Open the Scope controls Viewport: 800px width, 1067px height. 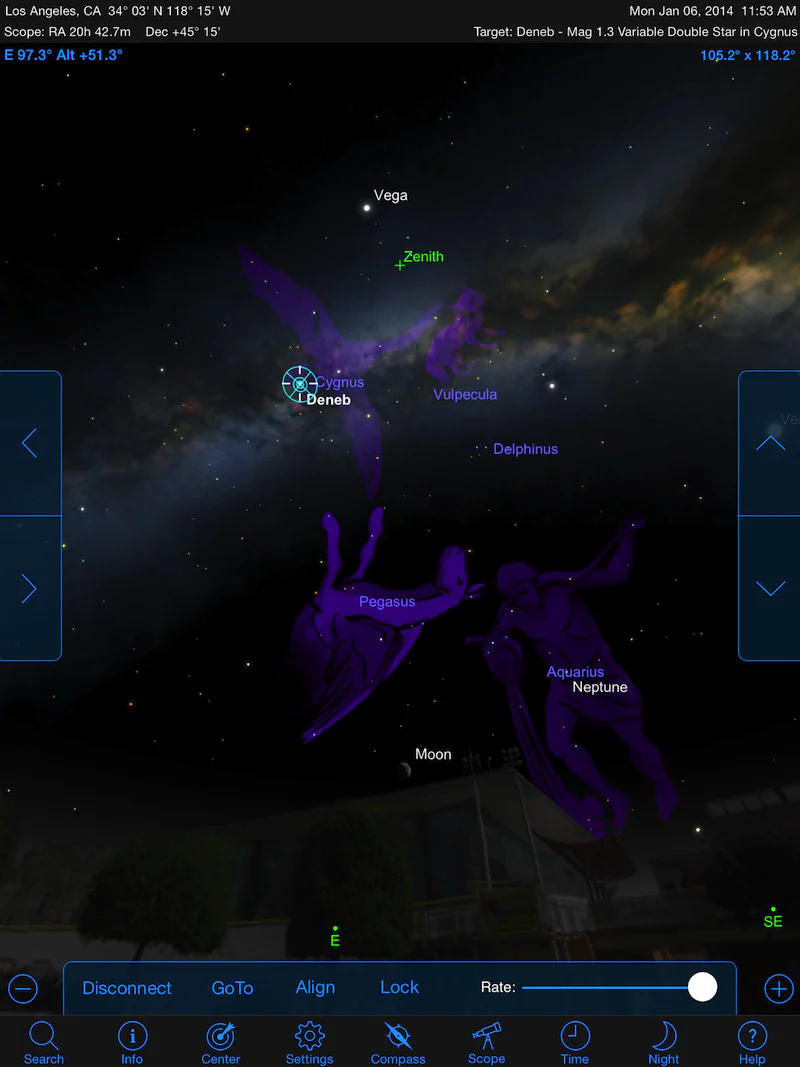pyautogui.click(x=486, y=1042)
